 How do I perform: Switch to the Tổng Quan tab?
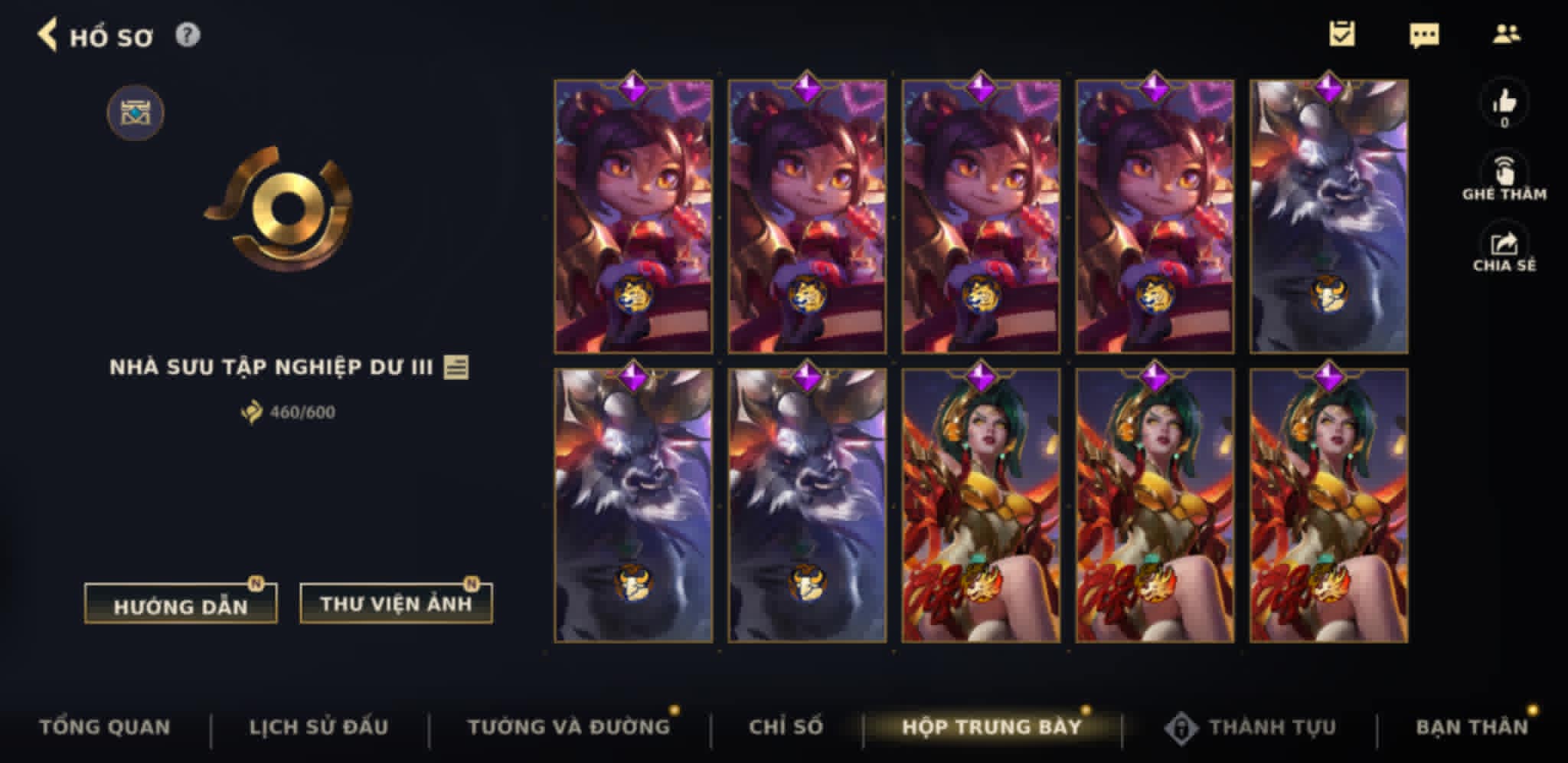[107, 726]
